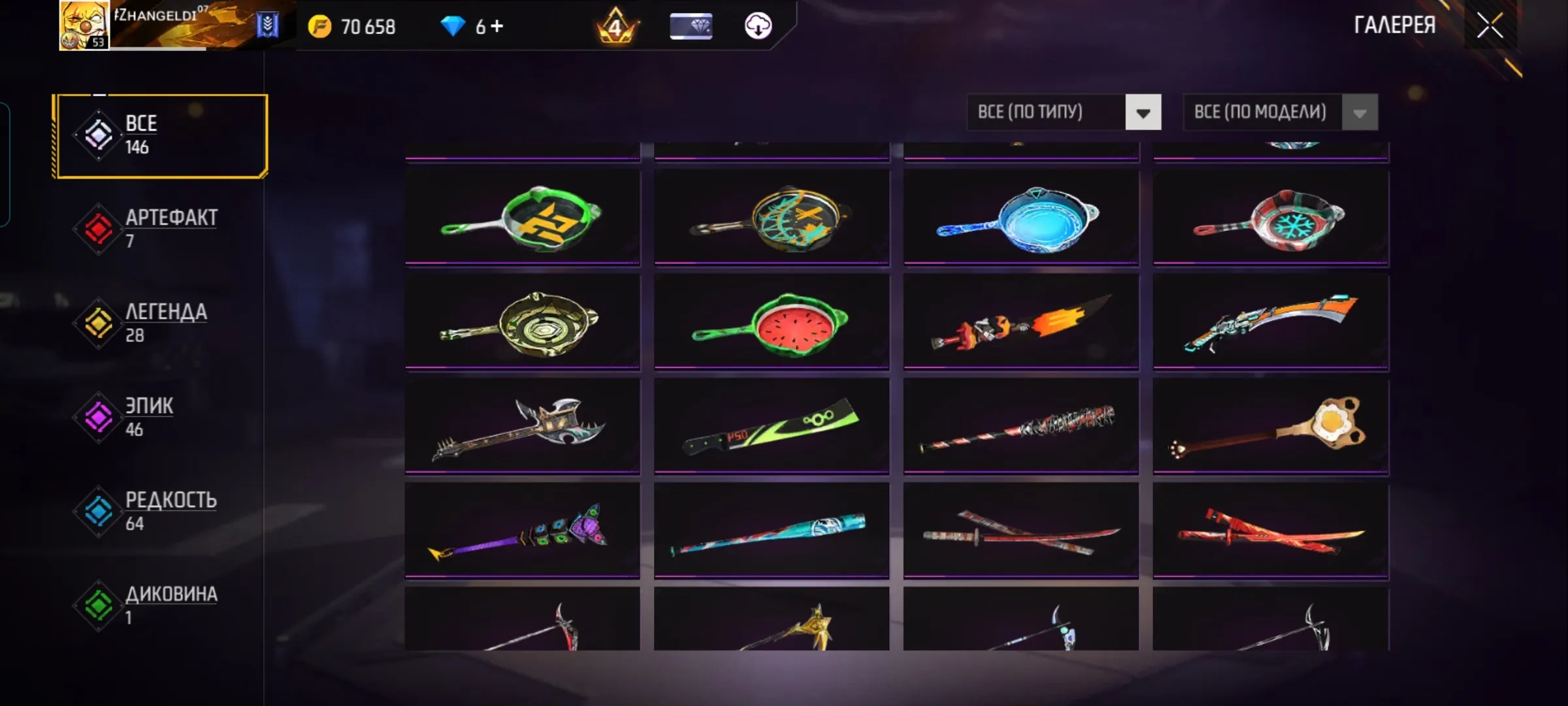Expand the type filter dropdown arrow
Screen dimensions: 1568x706
(1142, 112)
